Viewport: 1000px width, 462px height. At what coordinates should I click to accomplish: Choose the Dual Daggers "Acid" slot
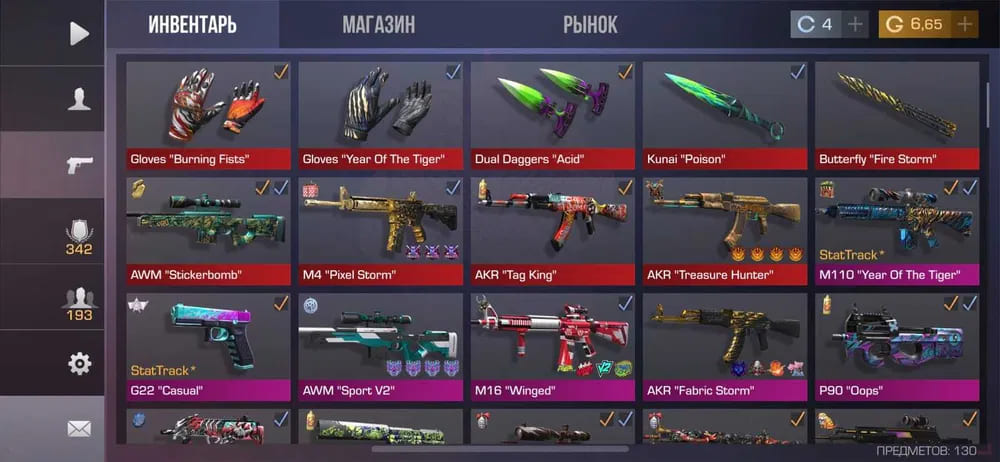(553, 115)
